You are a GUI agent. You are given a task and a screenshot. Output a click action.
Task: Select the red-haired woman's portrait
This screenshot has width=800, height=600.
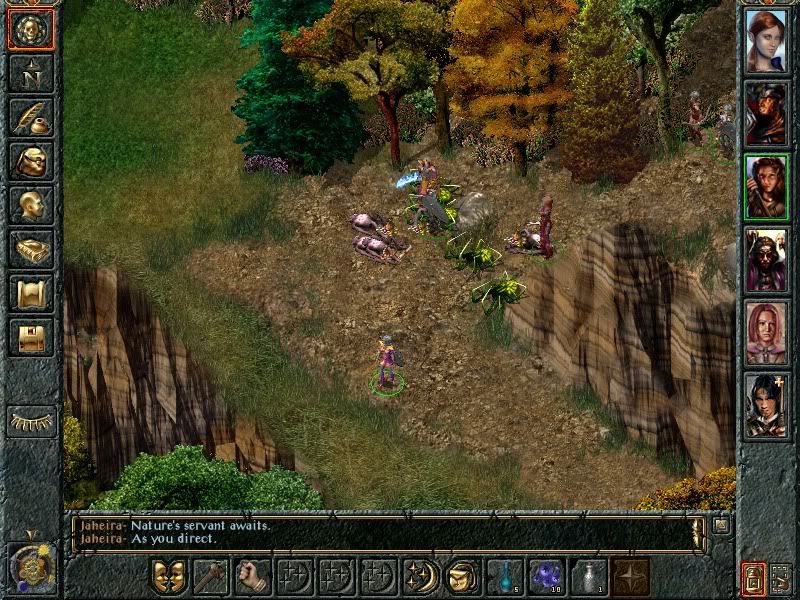tap(766, 41)
